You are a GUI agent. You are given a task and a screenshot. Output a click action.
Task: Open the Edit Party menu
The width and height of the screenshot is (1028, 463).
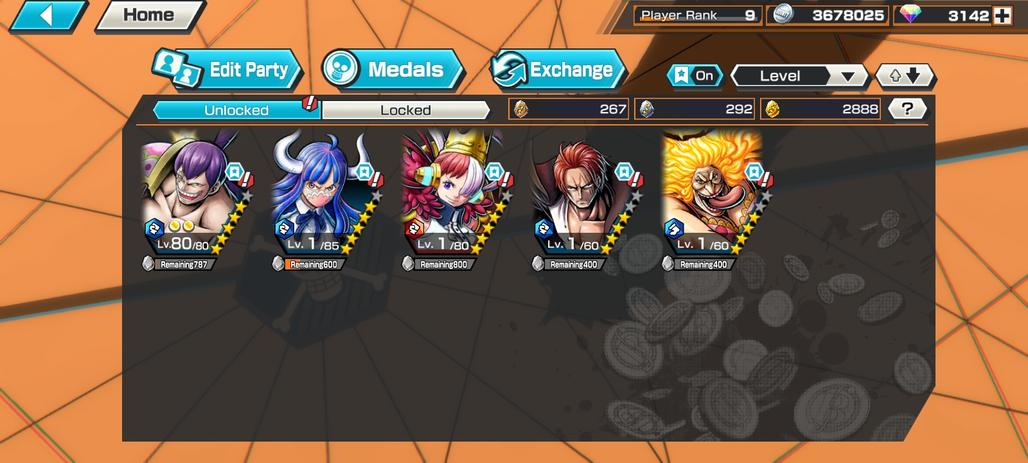tap(228, 70)
